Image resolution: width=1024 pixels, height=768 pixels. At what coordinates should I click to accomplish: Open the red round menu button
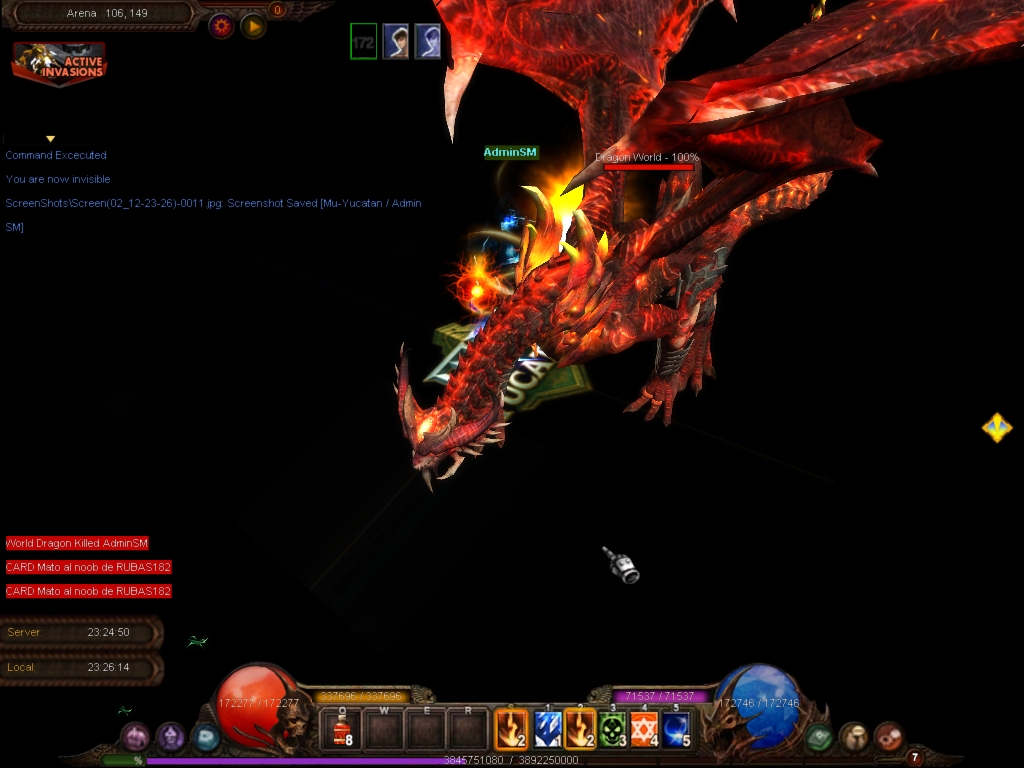click(x=888, y=737)
